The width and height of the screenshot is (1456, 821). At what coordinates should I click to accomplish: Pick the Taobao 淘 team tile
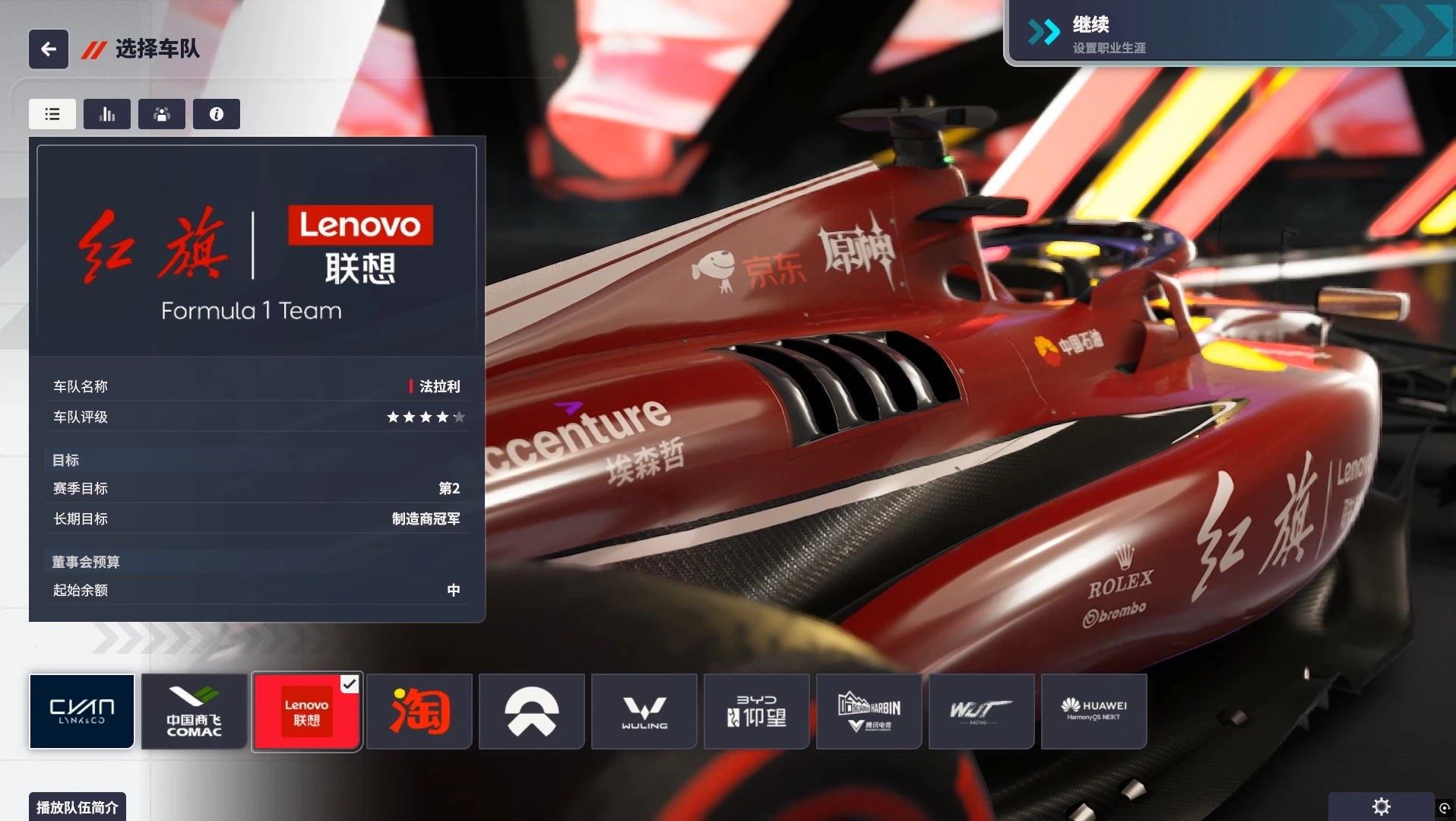pos(419,712)
